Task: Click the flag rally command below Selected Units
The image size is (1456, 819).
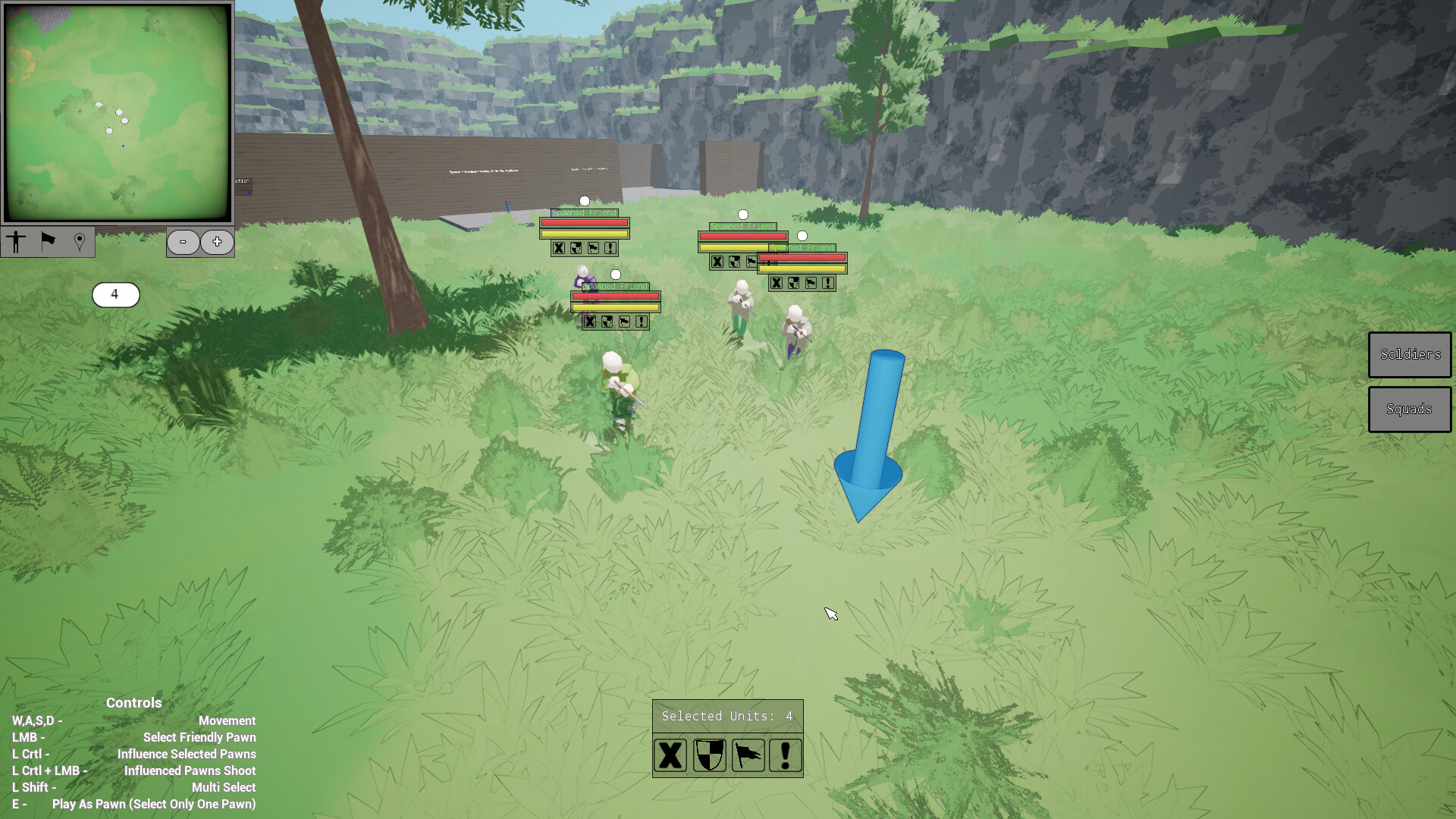Action: 747,755
